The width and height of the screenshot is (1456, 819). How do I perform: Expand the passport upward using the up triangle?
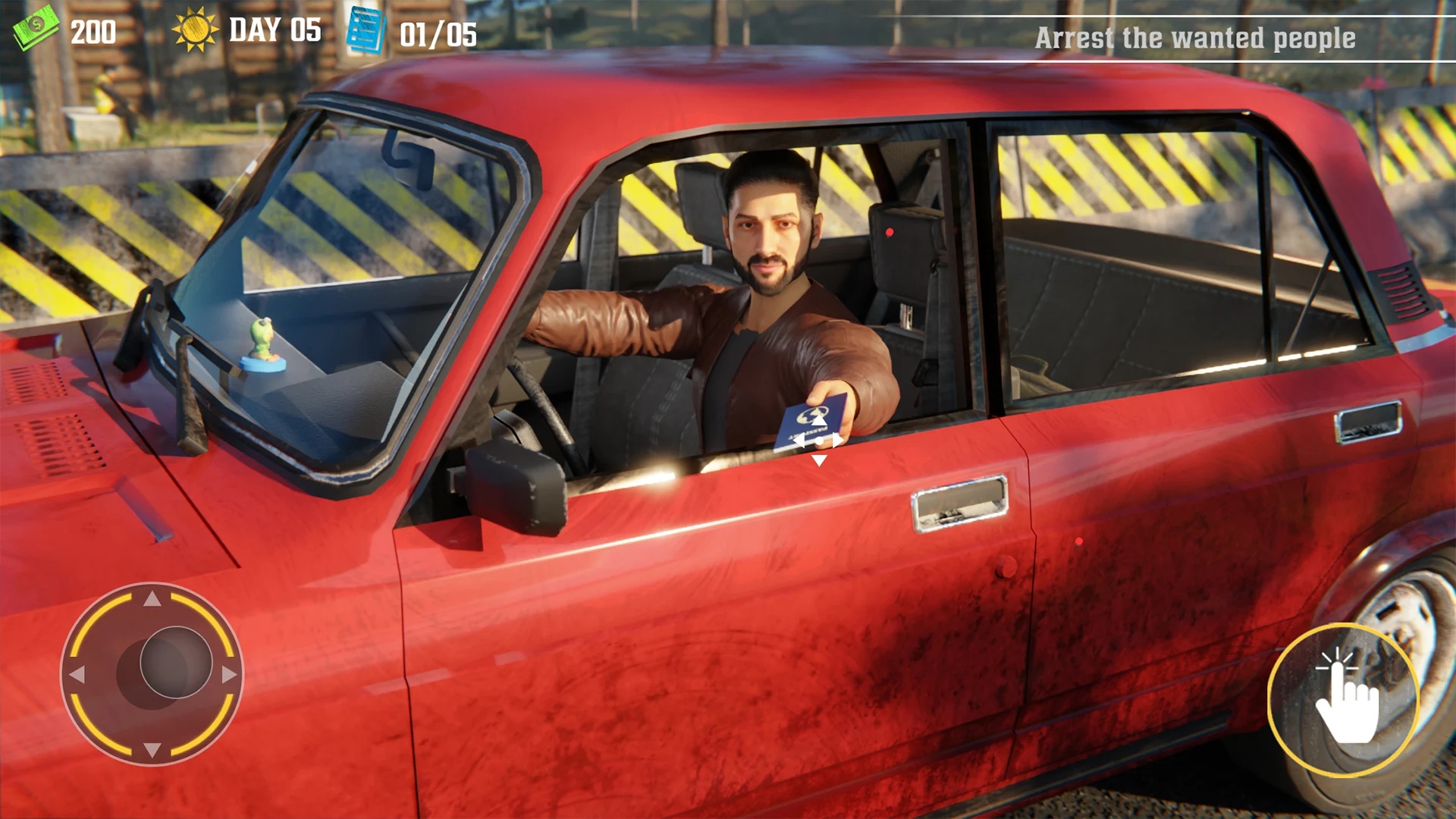819,420
